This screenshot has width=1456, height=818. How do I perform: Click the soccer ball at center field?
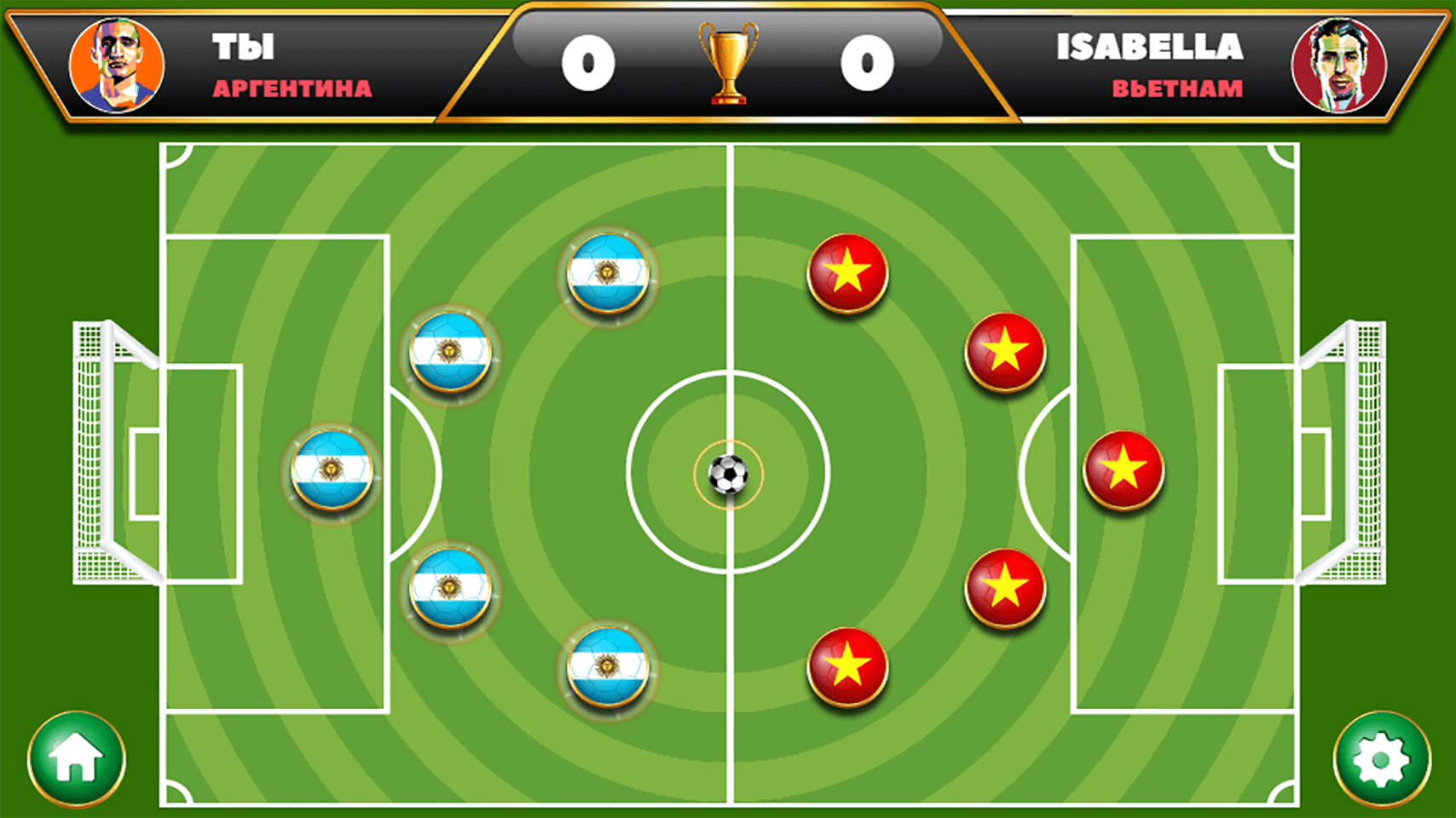[x=731, y=475]
